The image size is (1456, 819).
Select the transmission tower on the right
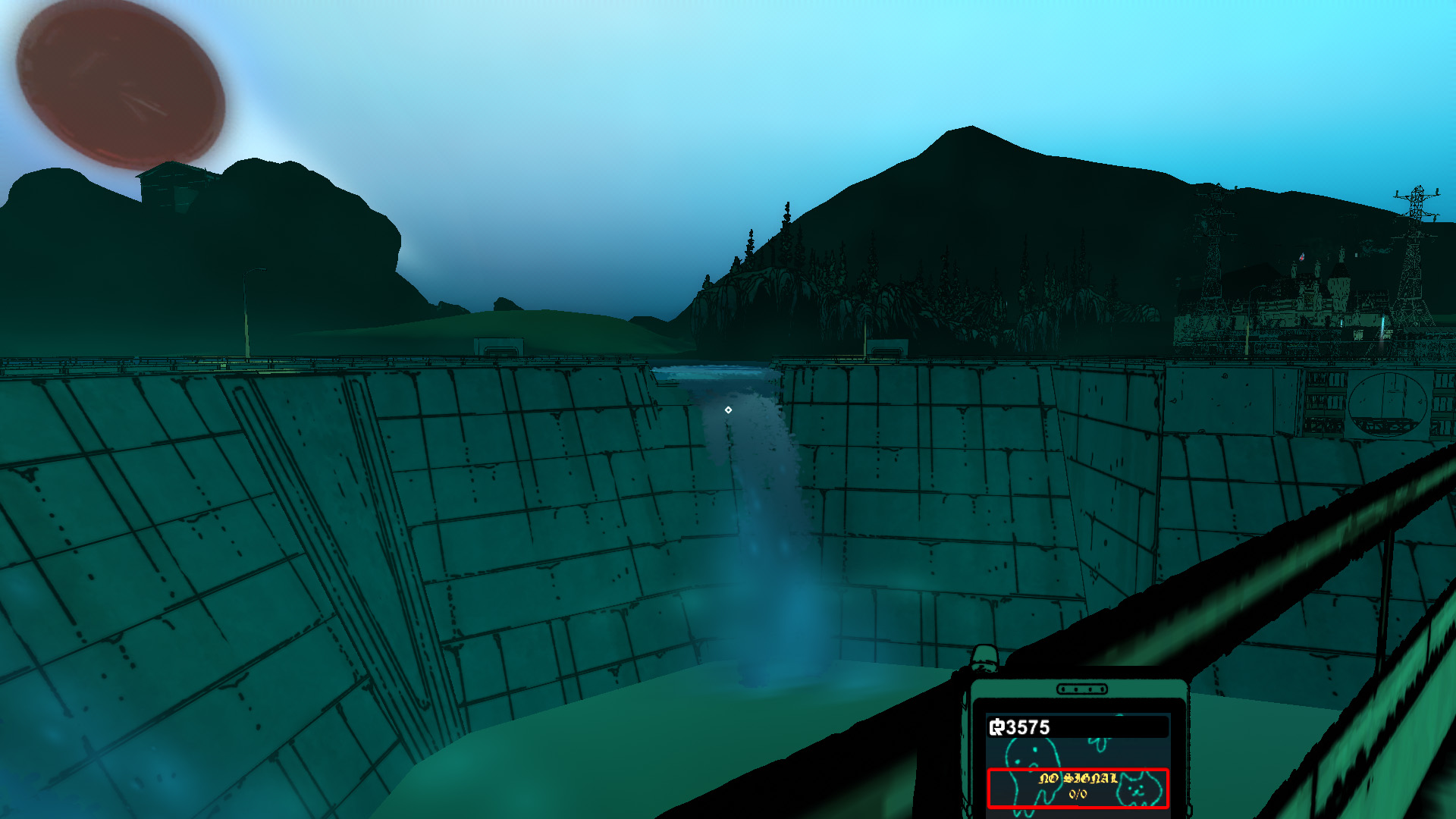point(1415,220)
